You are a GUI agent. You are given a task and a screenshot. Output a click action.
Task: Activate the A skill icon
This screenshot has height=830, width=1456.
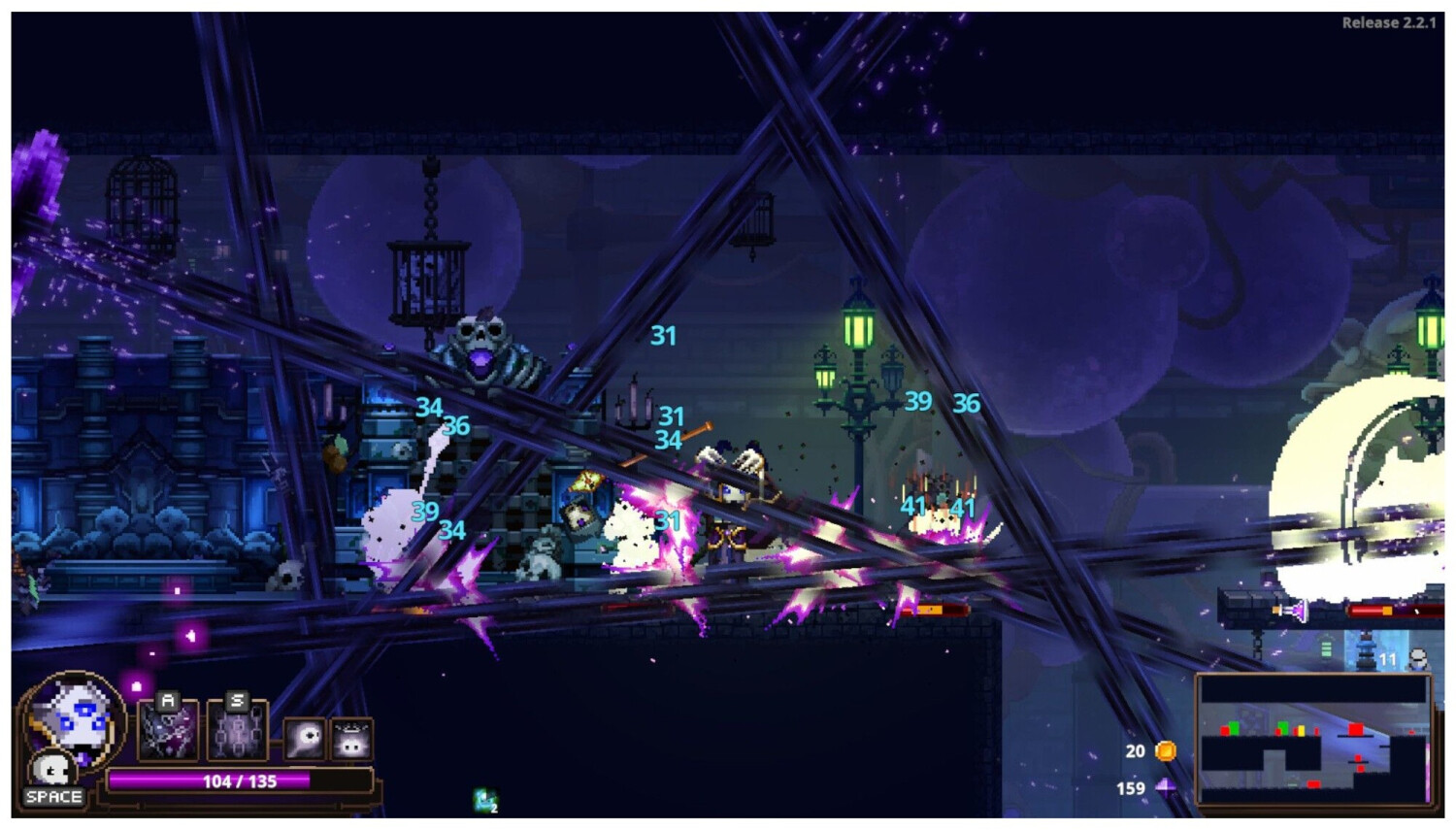coord(169,730)
